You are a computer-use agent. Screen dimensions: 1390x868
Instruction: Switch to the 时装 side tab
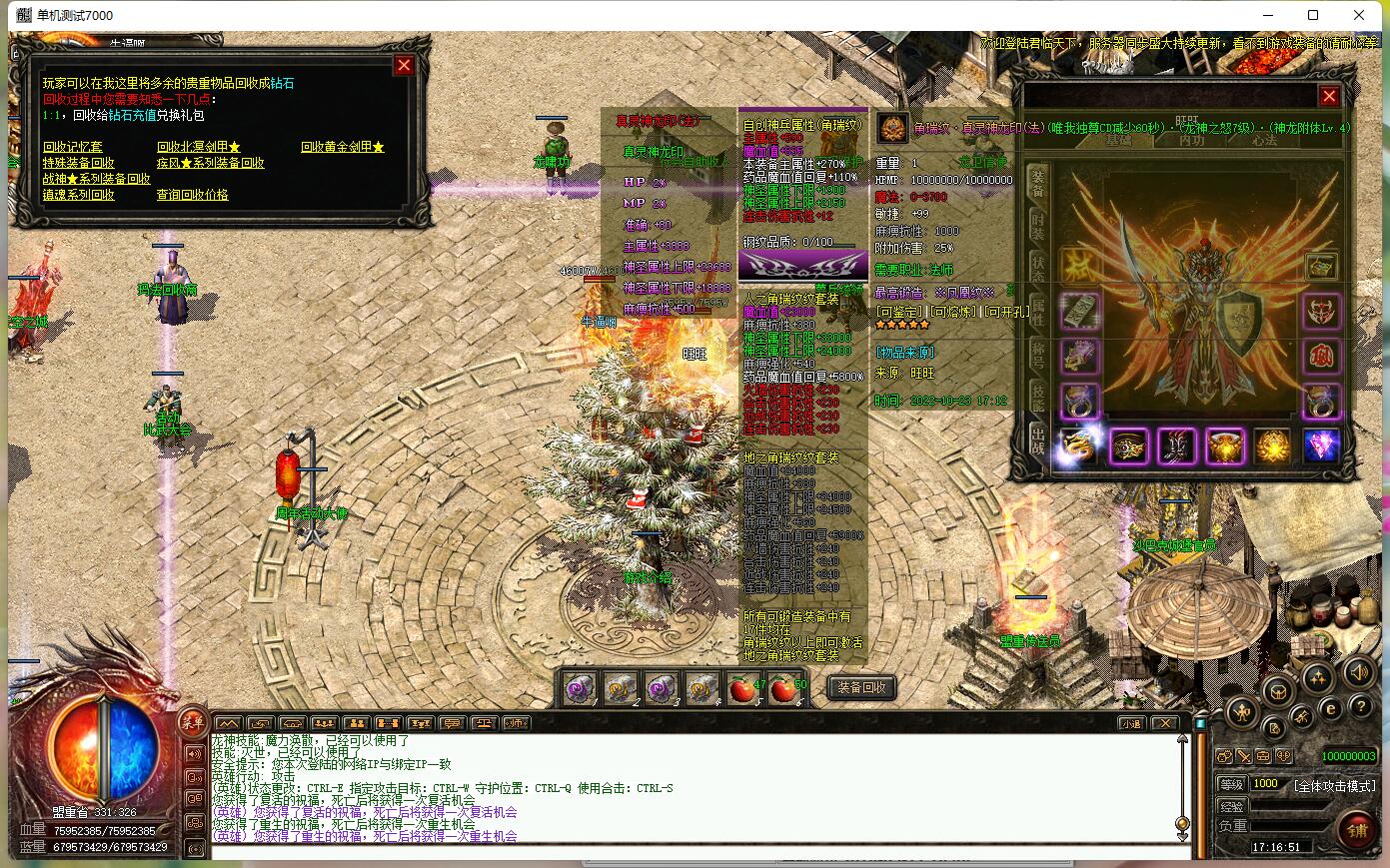pos(1039,225)
